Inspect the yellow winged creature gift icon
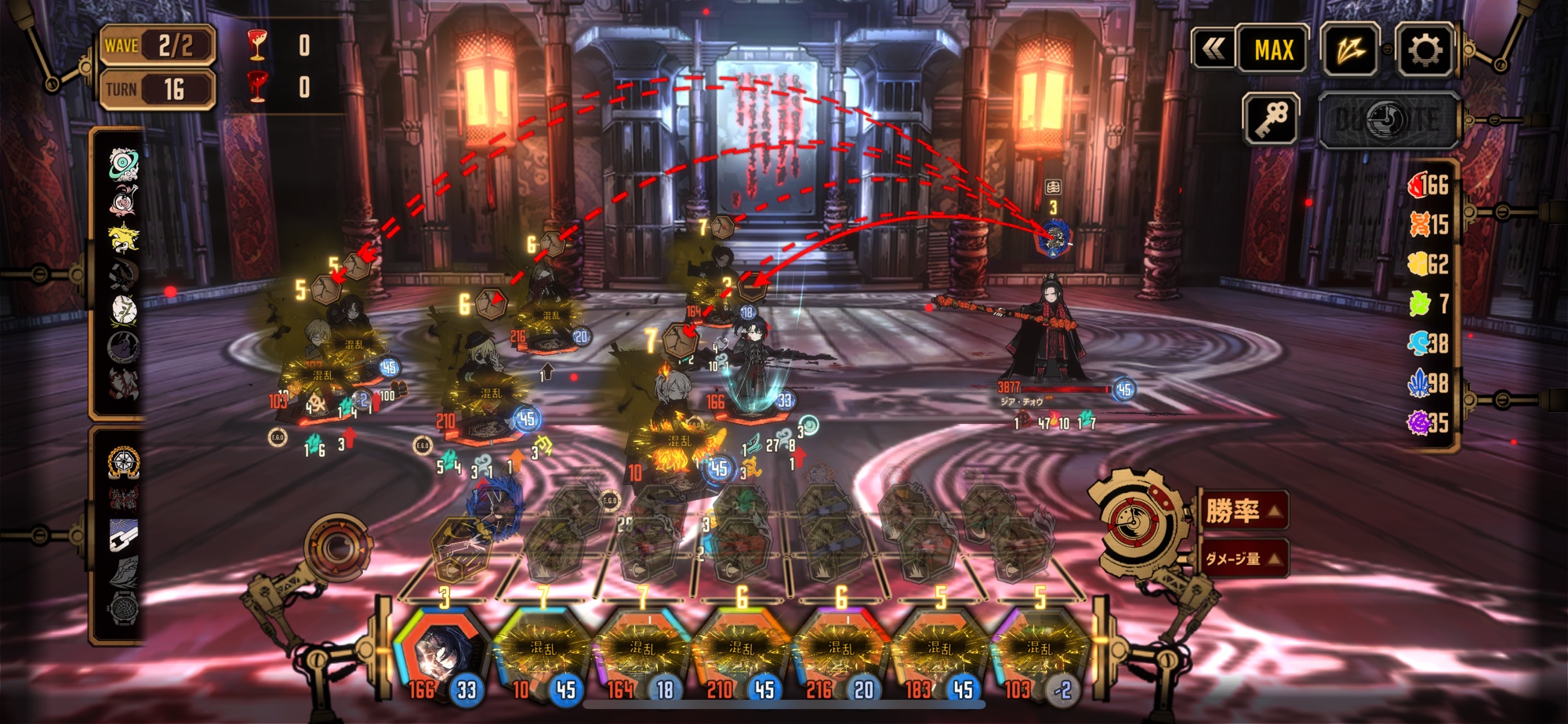Viewport: 1568px width, 724px height. 123,237
